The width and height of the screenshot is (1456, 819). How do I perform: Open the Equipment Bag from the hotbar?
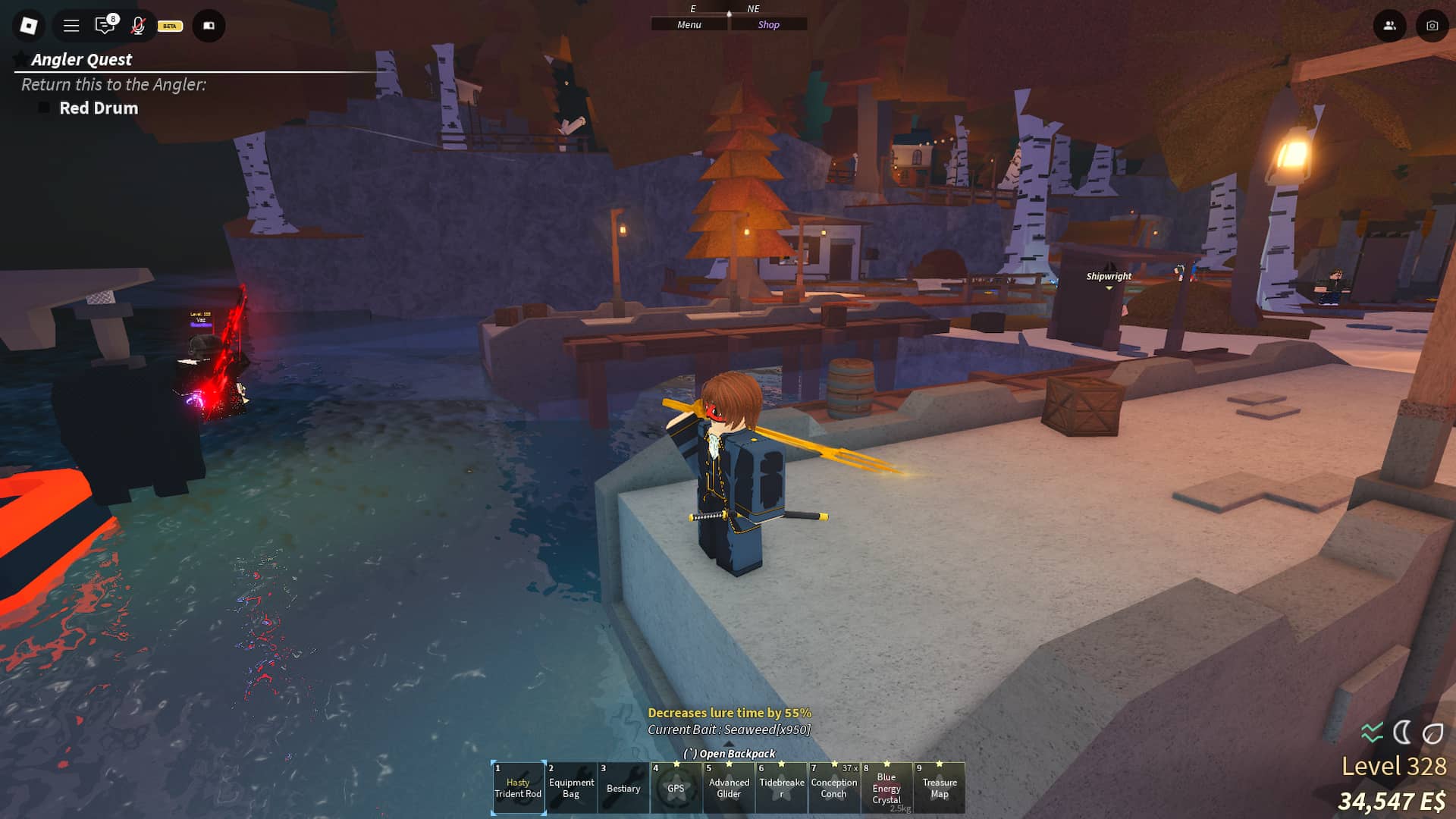click(x=571, y=787)
